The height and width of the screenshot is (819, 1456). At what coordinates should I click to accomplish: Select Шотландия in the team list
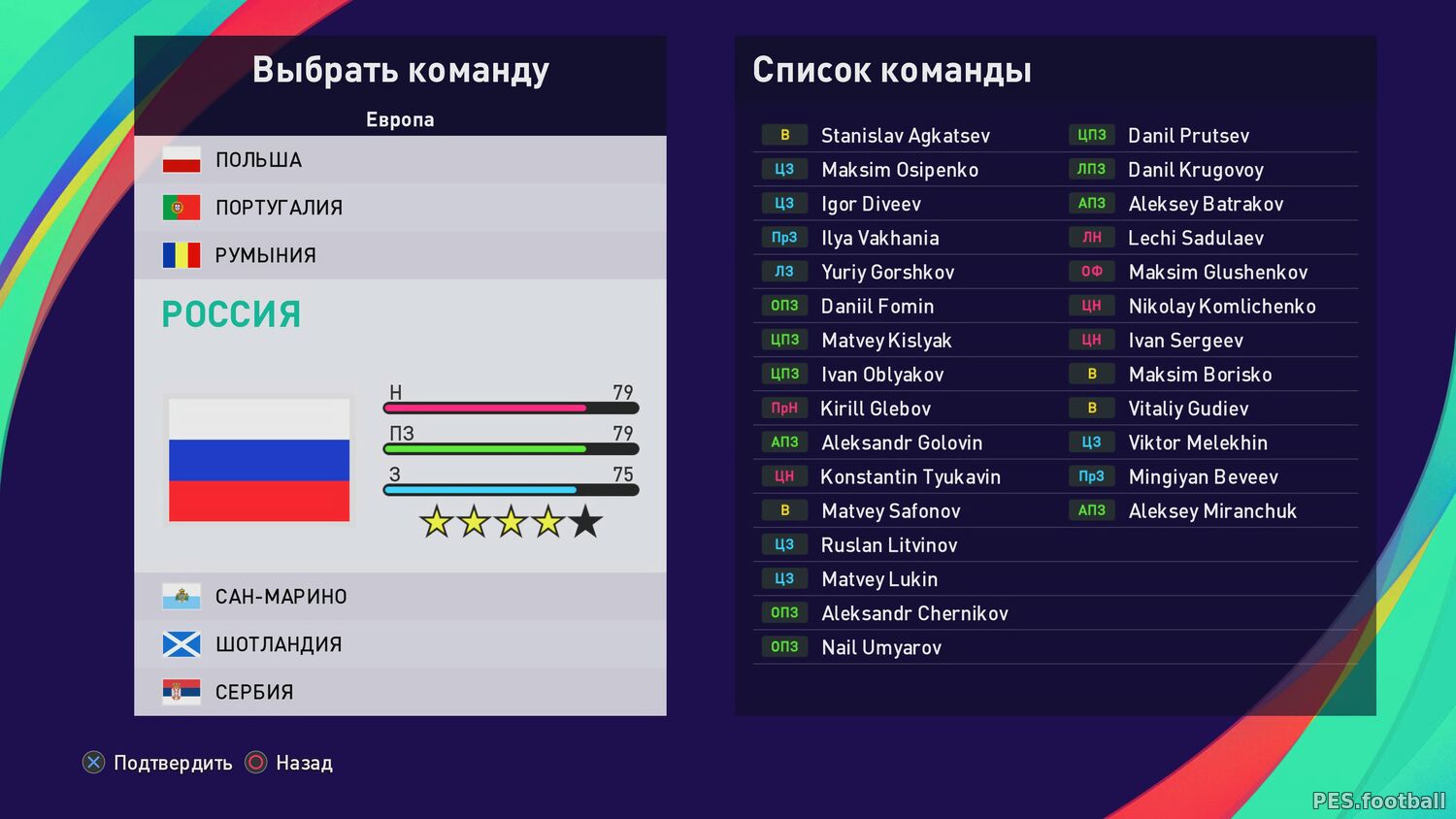coord(399,644)
